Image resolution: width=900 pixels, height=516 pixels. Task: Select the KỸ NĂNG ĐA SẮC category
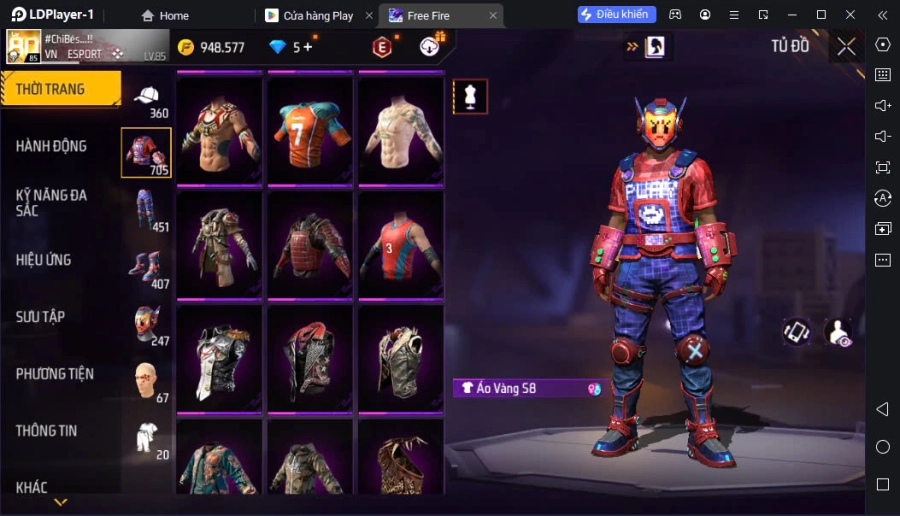pyautogui.click(x=51, y=202)
